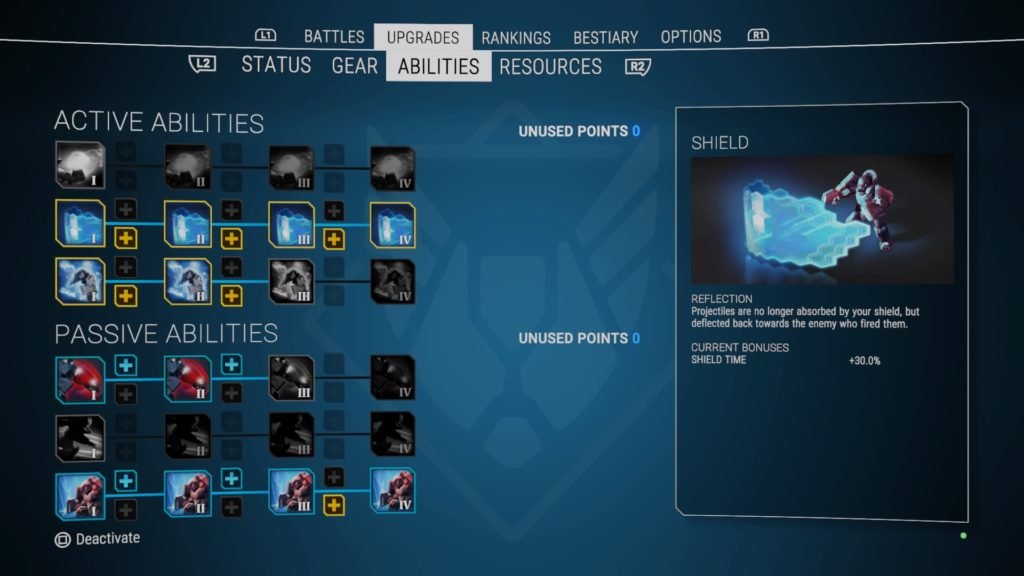Select the red helmet passive ability level I
This screenshot has width=1024, height=576.
tap(80, 379)
